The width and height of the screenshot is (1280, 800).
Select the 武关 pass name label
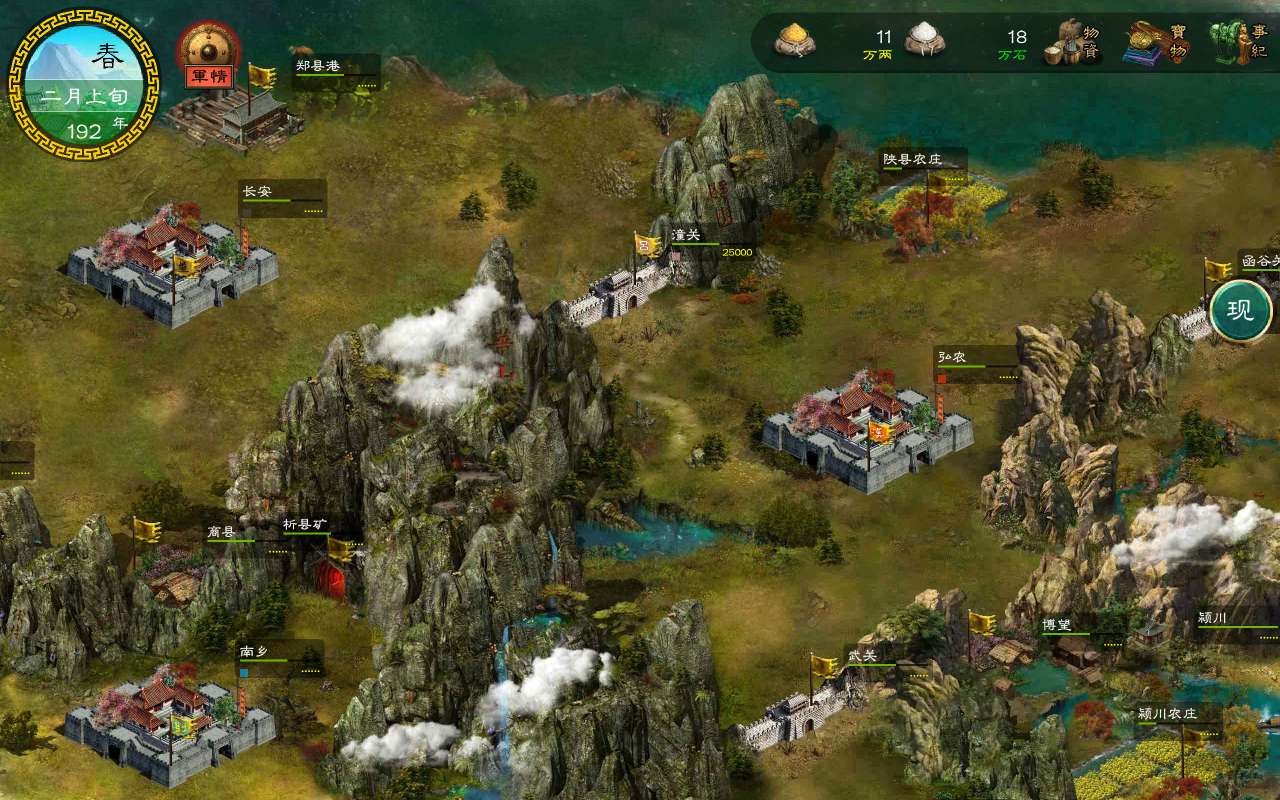(x=862, y=655)
